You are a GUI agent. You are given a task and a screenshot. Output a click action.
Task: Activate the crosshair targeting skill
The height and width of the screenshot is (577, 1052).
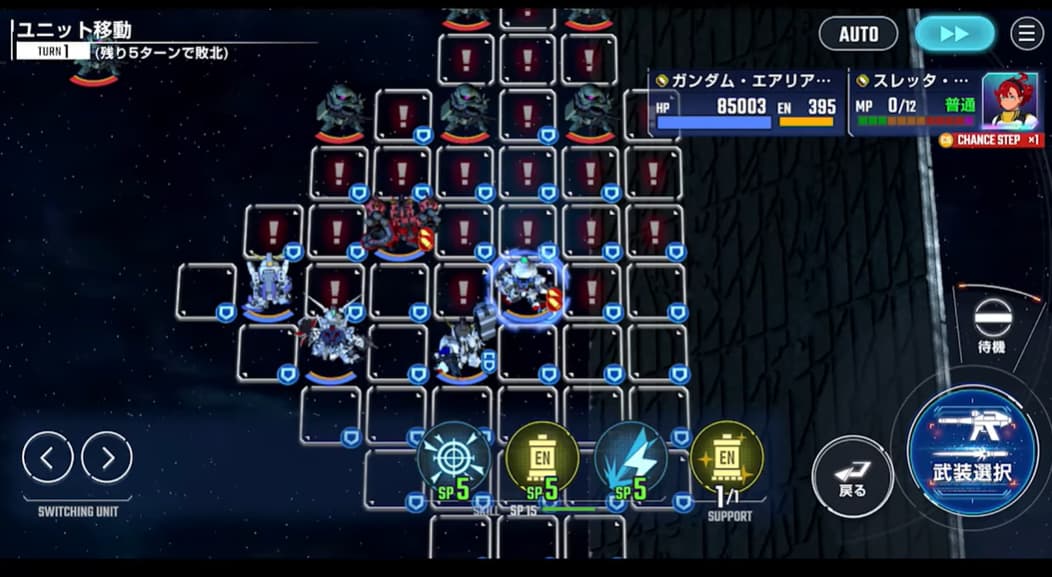tap(453, 459)
